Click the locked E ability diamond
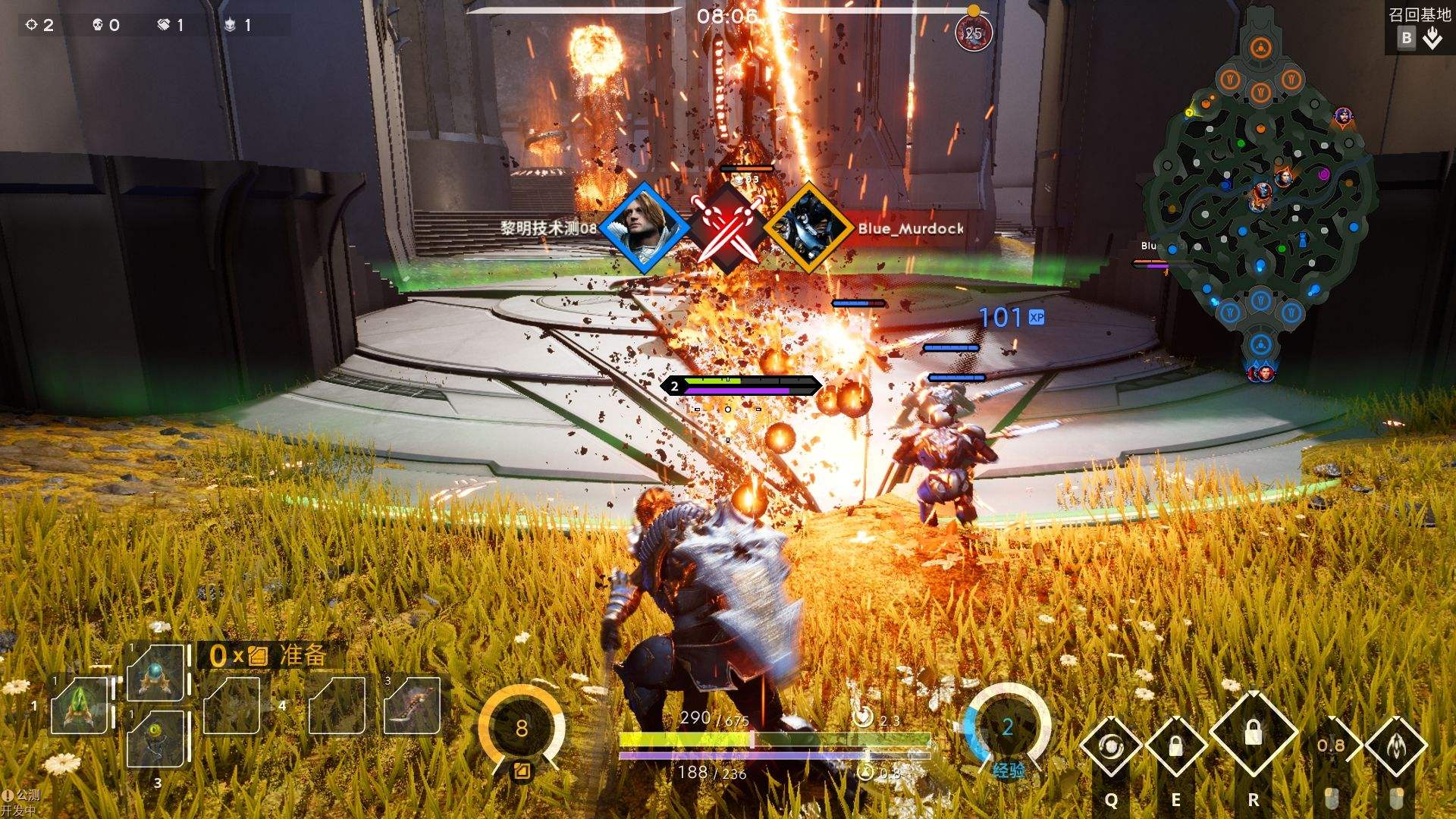Image resolution: width=1456 pixels, height=819 pixels. click(x=1176, y=746)
